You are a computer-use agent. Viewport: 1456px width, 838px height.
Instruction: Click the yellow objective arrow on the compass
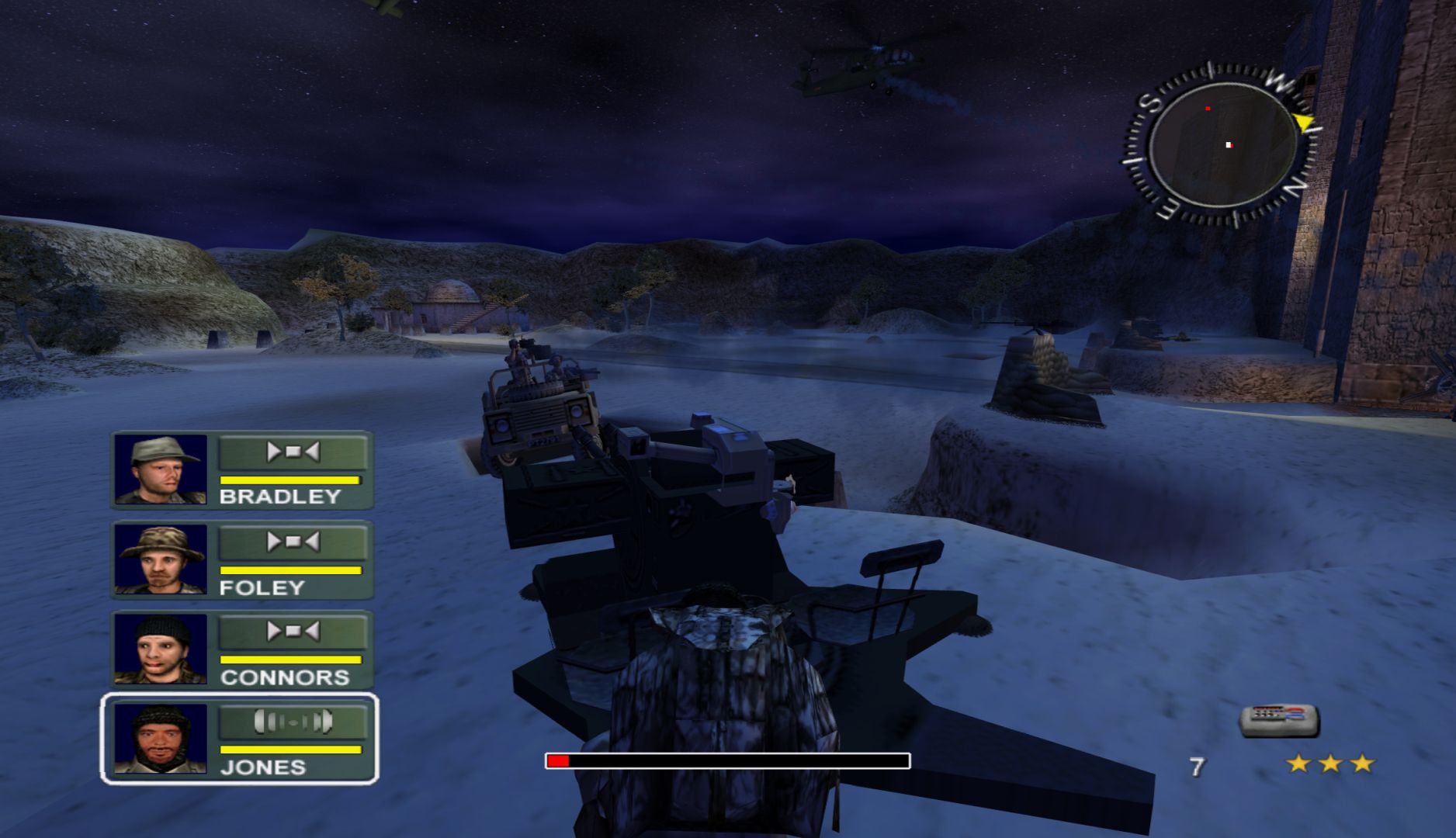(x=1304, y=123)
